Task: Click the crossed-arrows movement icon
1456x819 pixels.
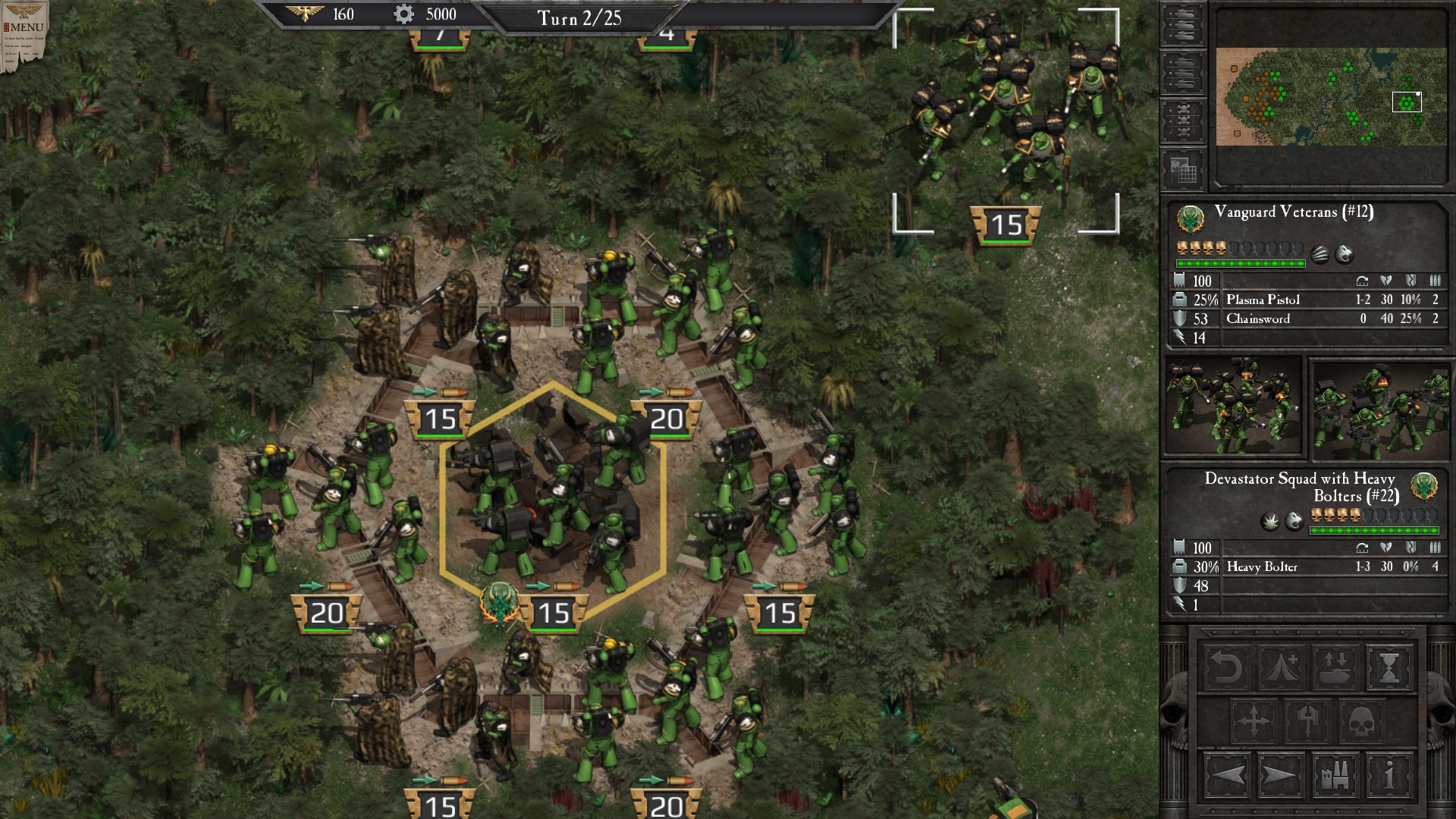Action: click(x=1253, y=720)
